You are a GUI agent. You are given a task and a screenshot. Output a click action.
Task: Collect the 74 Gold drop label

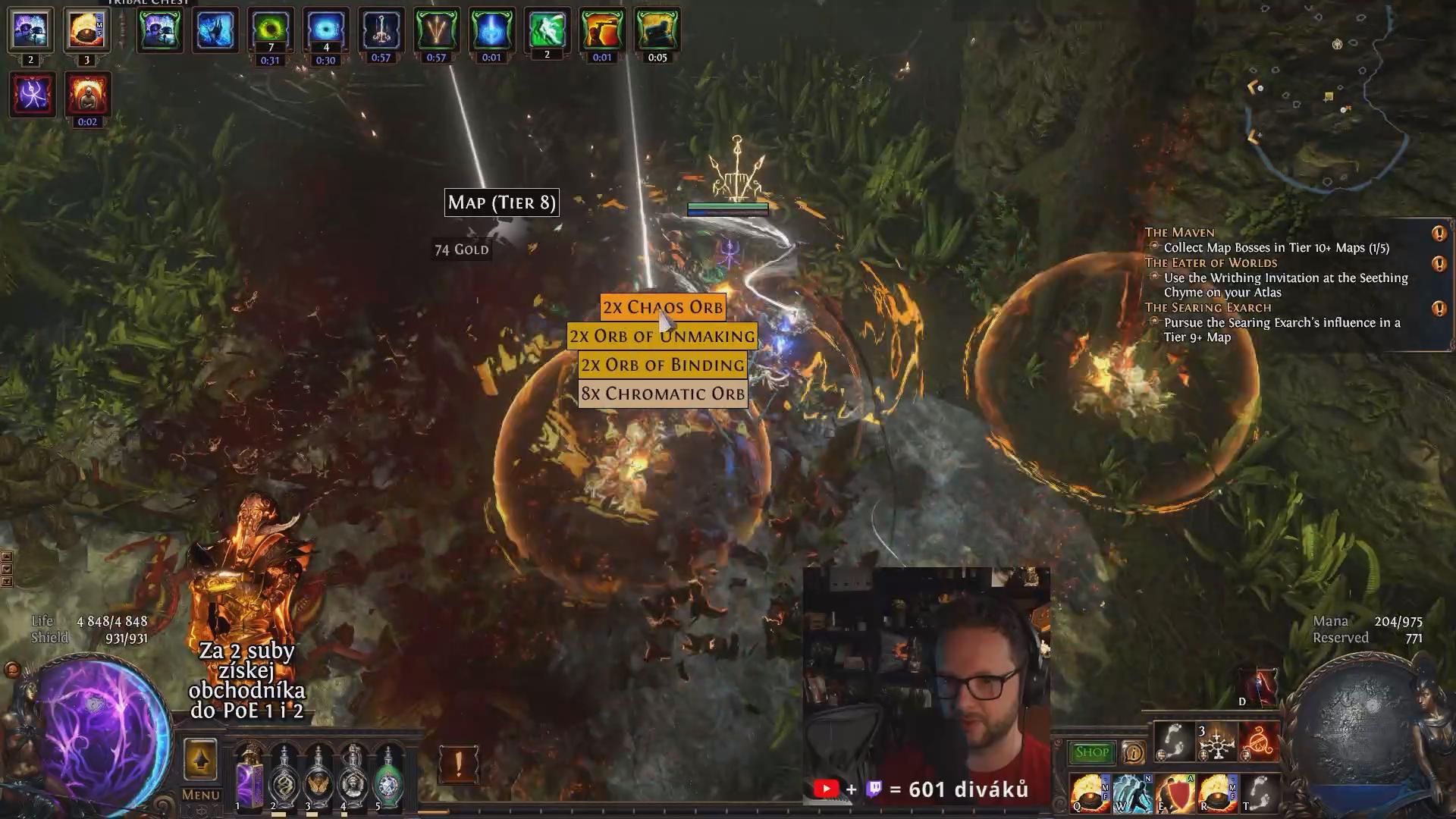pos(461,249)
